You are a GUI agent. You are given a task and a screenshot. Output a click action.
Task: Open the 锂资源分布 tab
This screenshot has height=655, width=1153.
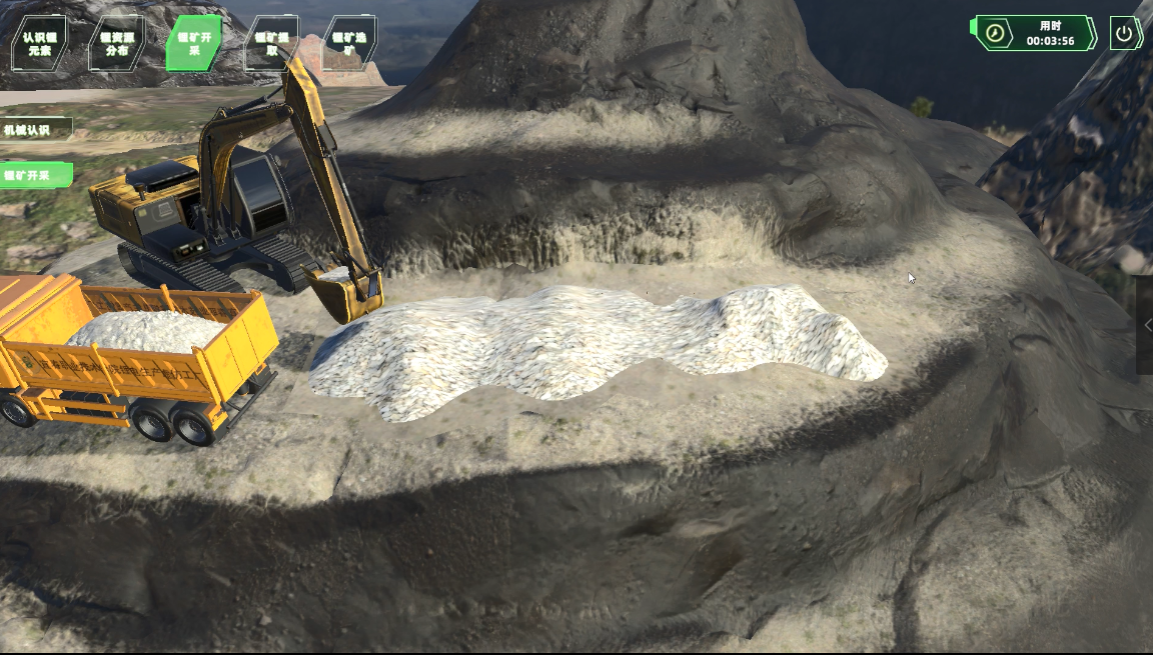116,43
